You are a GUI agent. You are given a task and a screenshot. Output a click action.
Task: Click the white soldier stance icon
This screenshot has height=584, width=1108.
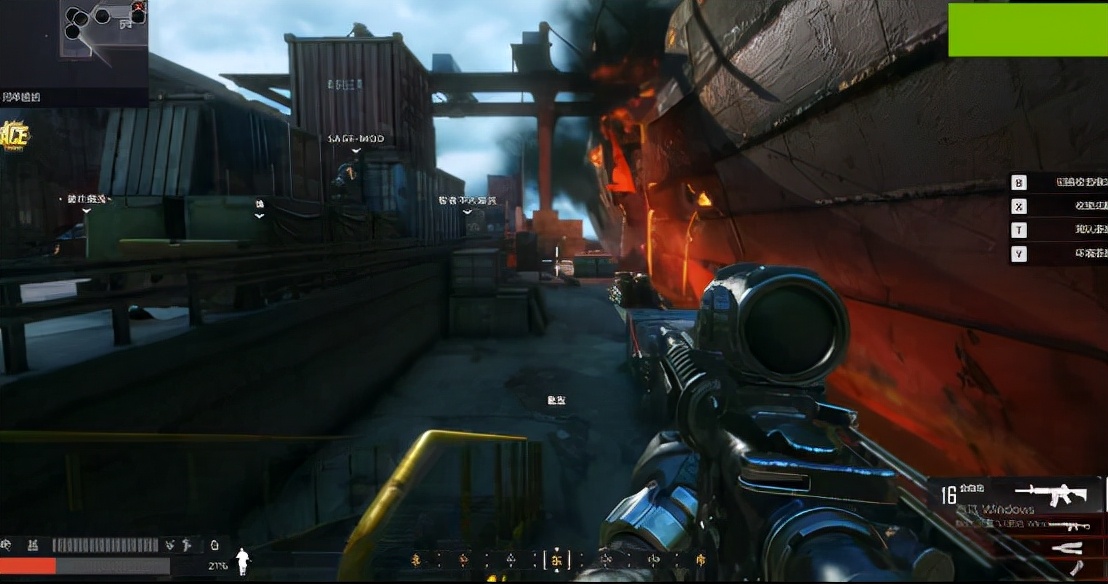(242, 562)
